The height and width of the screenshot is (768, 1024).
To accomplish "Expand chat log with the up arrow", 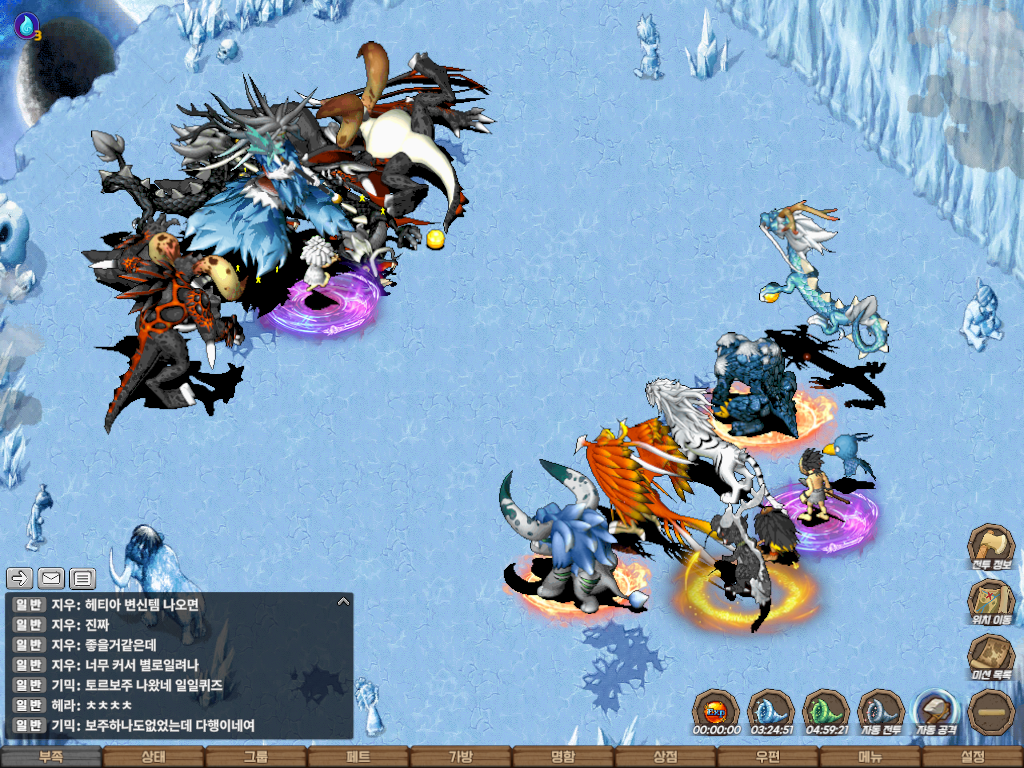I will coord(343,602).
